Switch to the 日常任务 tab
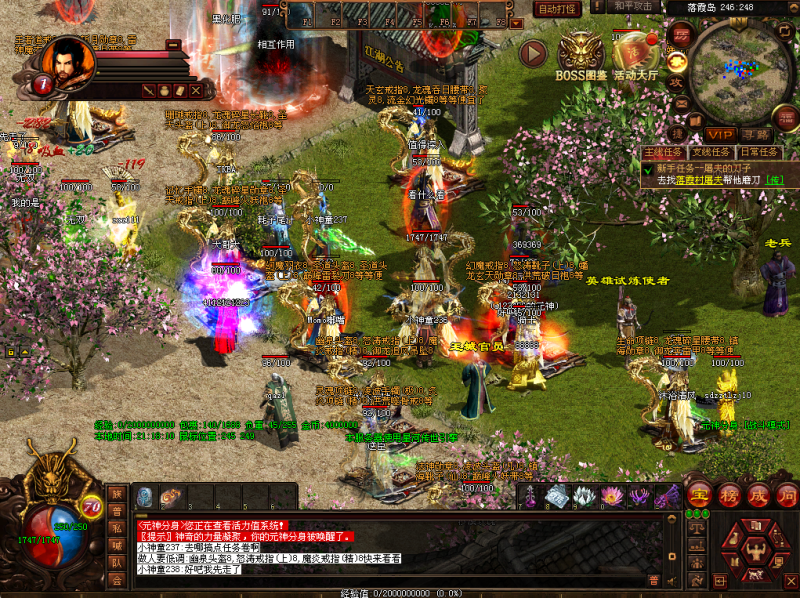Image resolution: width=800 pixels, height=598 pixels. [x=757, y=152]
